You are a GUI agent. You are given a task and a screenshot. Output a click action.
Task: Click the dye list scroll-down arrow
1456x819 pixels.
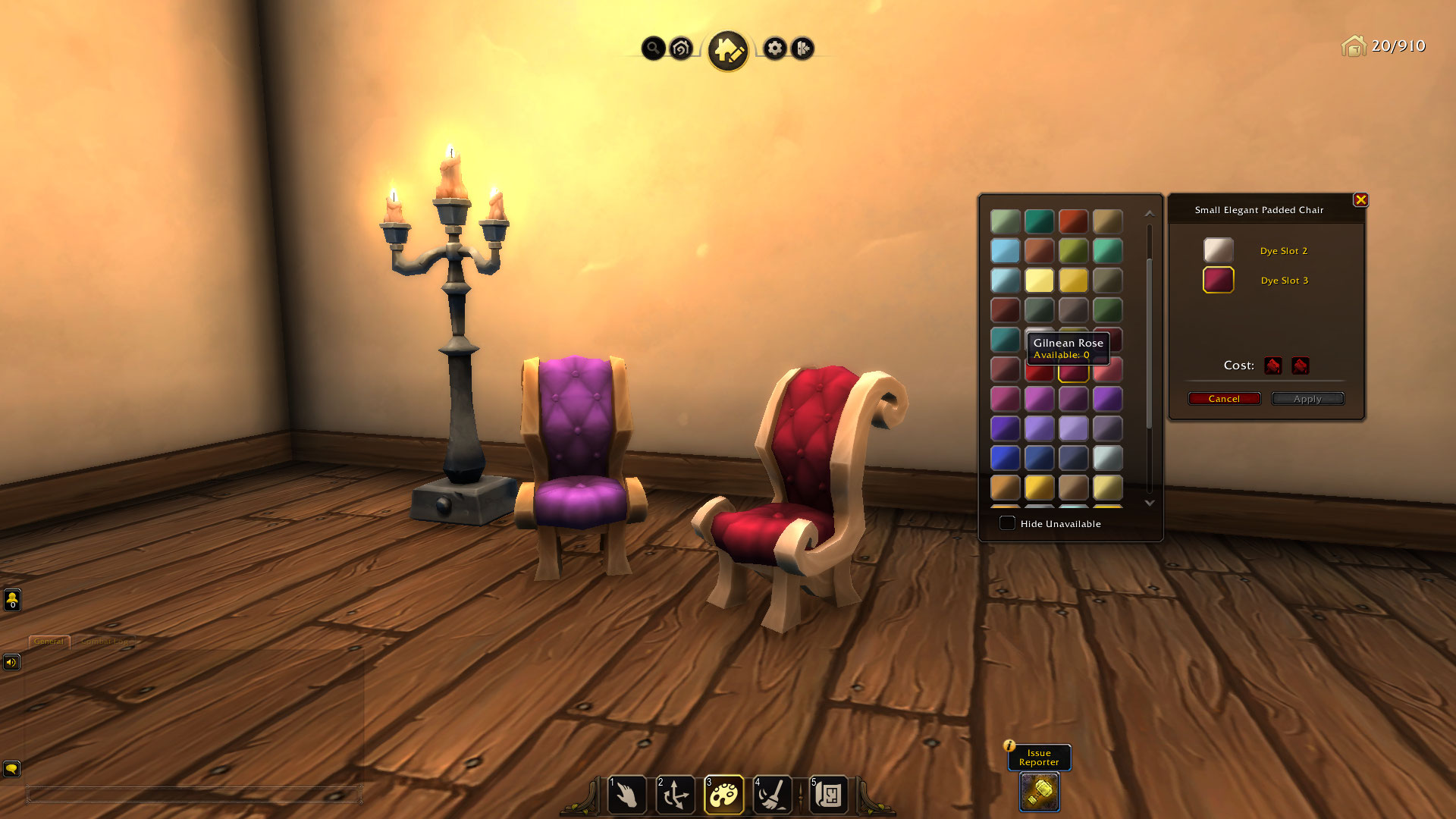1150,503
